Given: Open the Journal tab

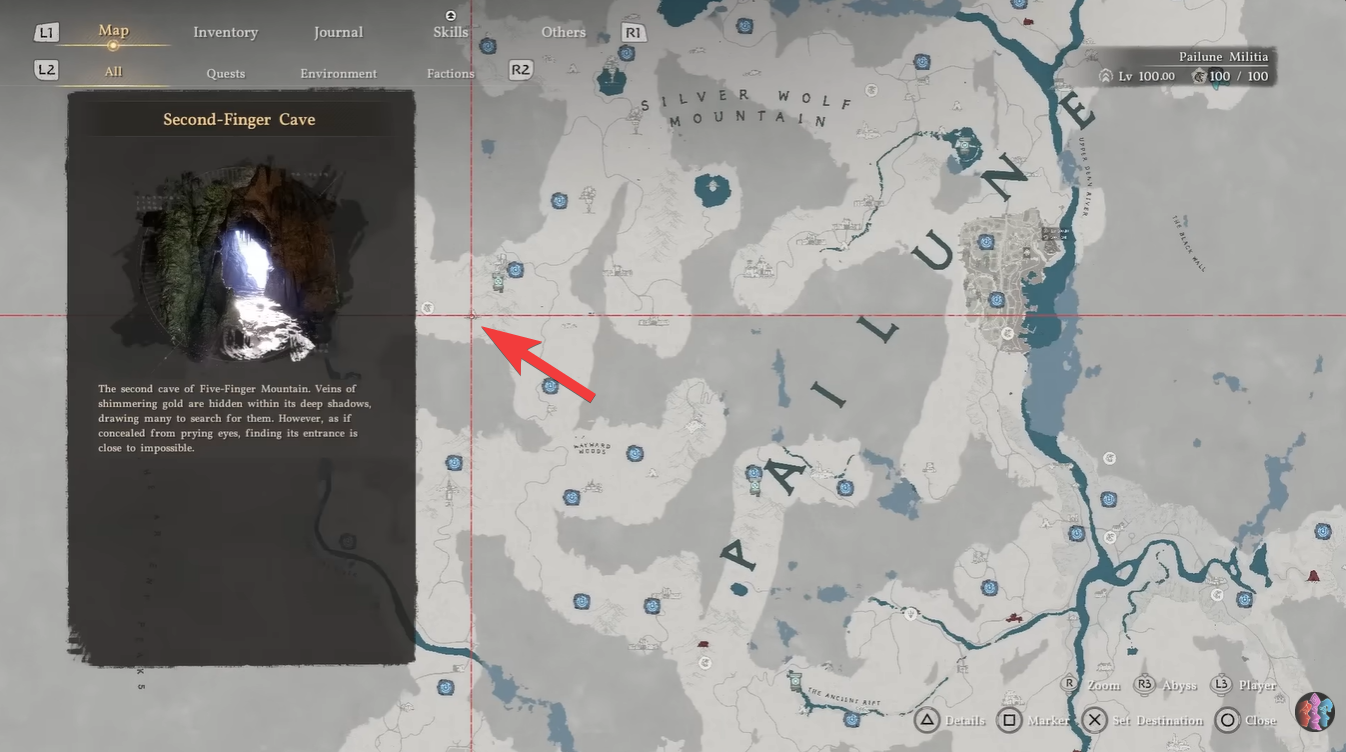Looking at the screenshot, I should click(338, 32).
